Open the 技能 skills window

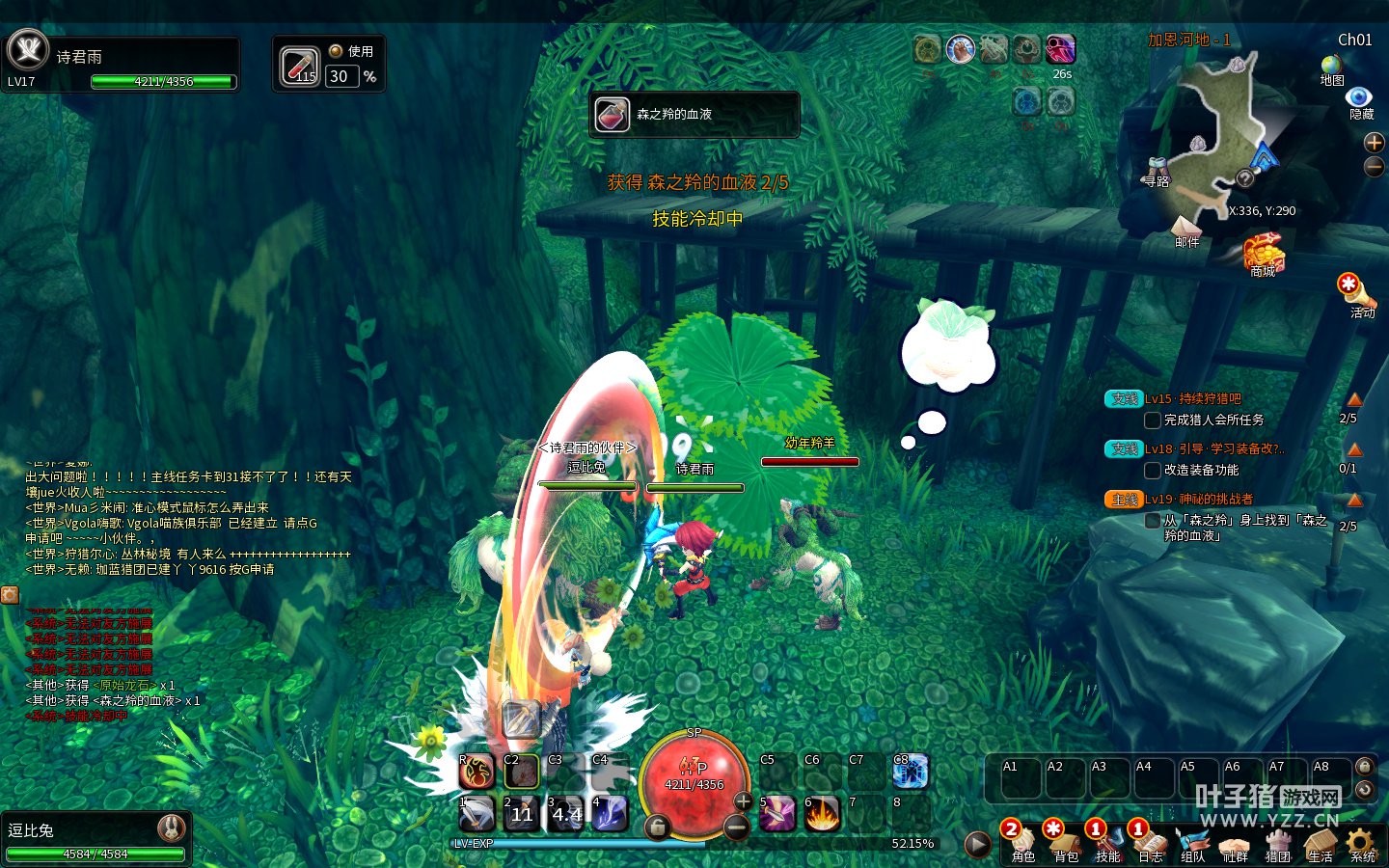[x=1107, y=842]
